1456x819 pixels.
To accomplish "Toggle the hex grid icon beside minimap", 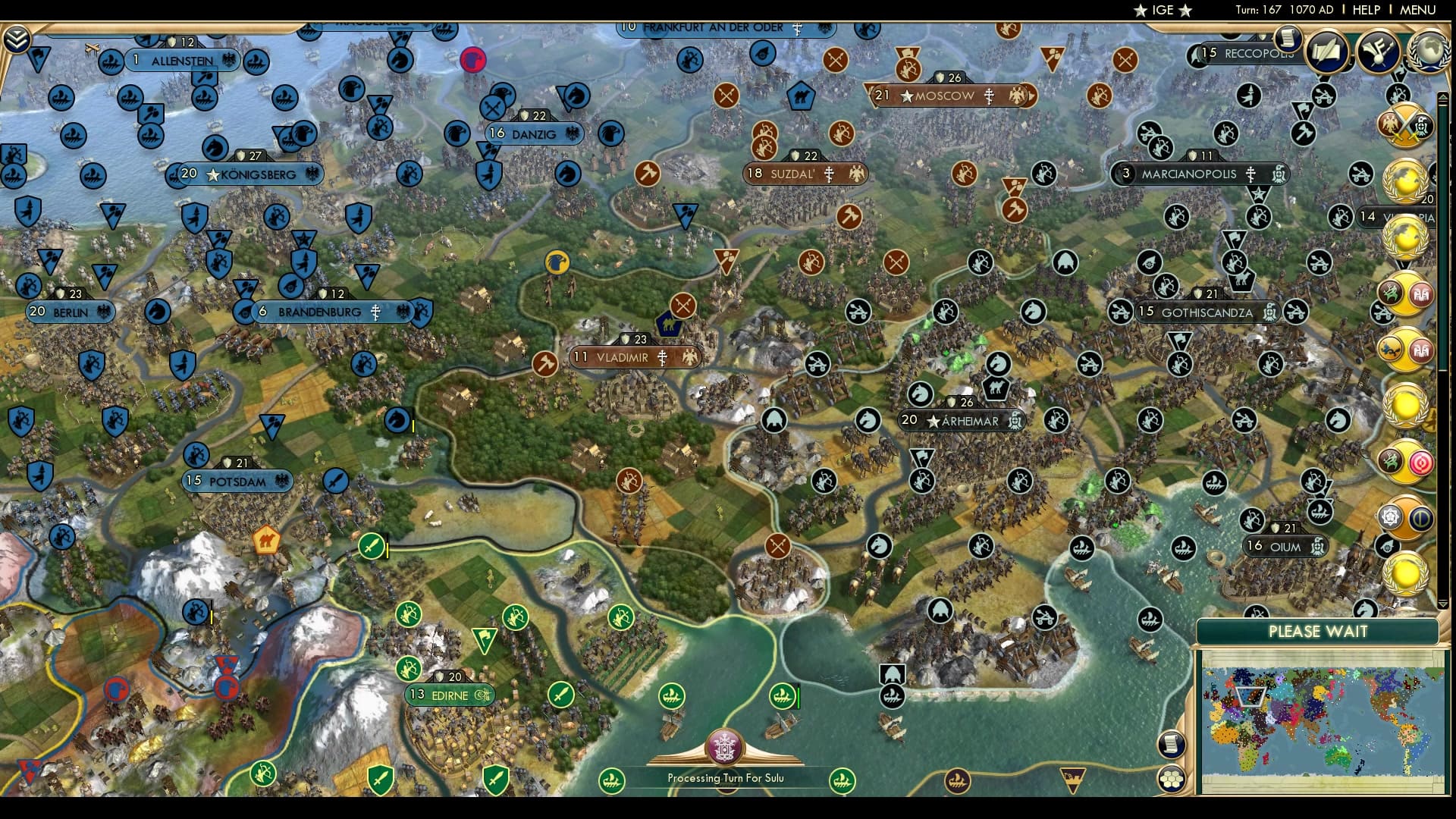I will tap(1172, 779).
